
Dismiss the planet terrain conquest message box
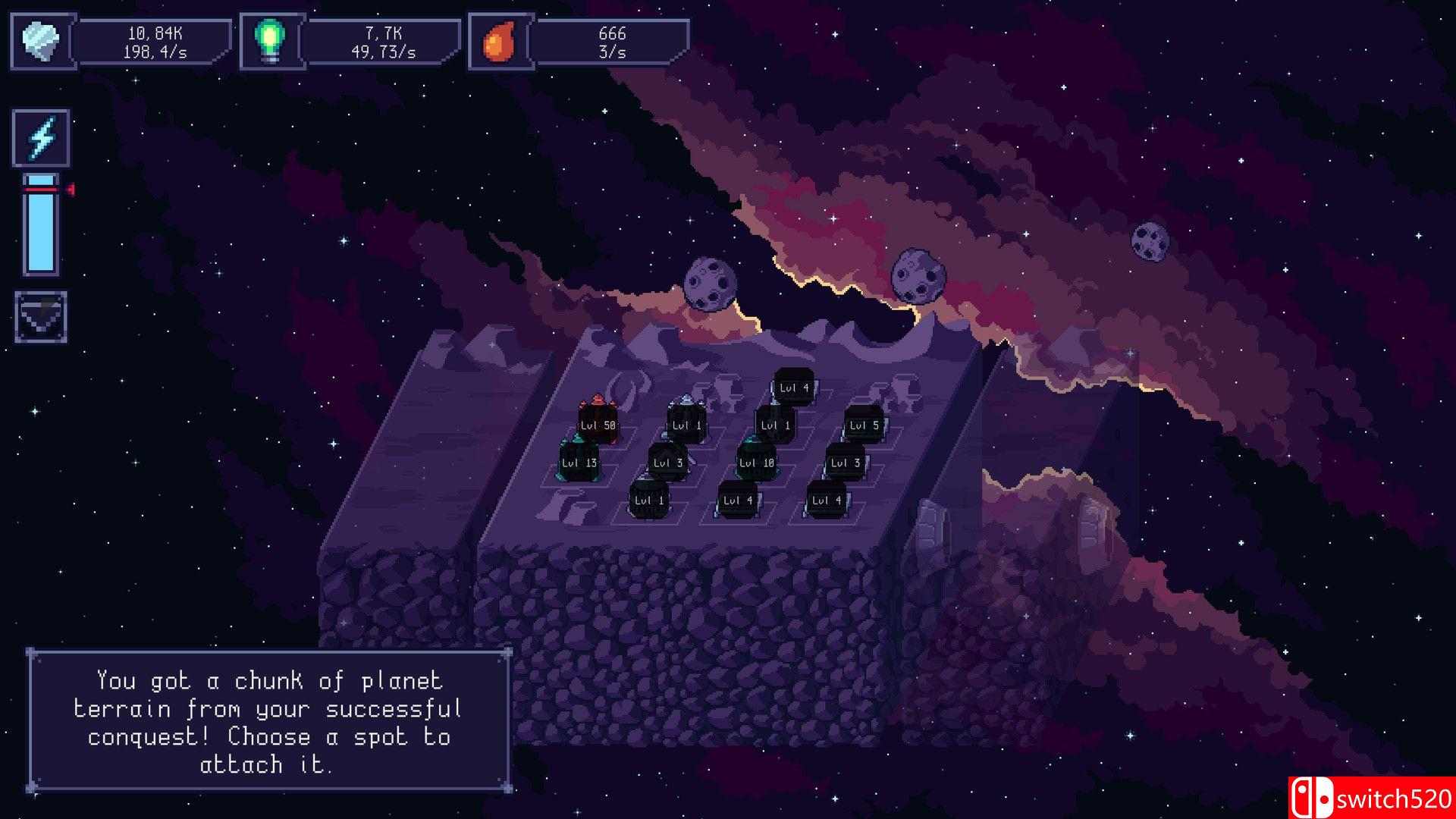pos(269,721)
